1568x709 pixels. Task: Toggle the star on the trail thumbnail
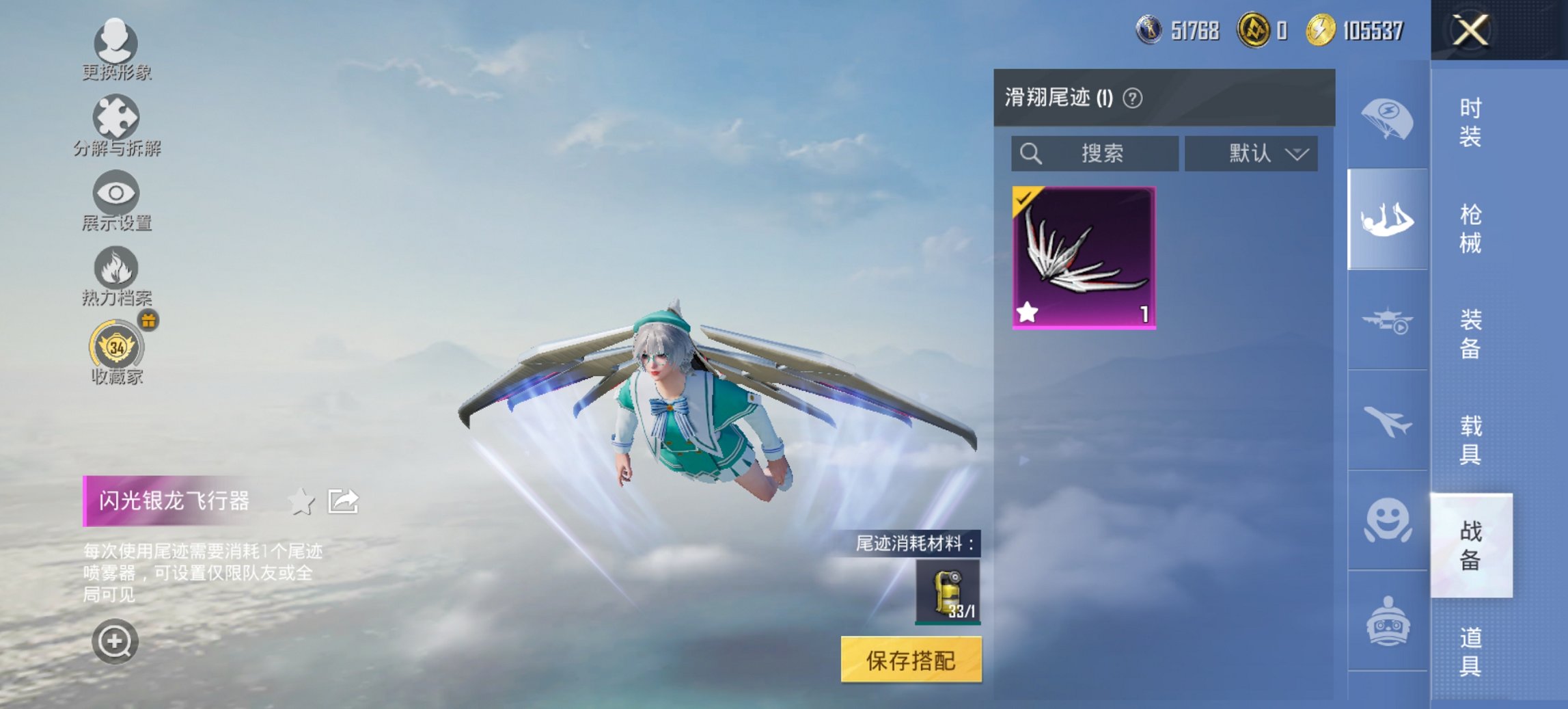pyautogui.click(x=1028, y=312)
